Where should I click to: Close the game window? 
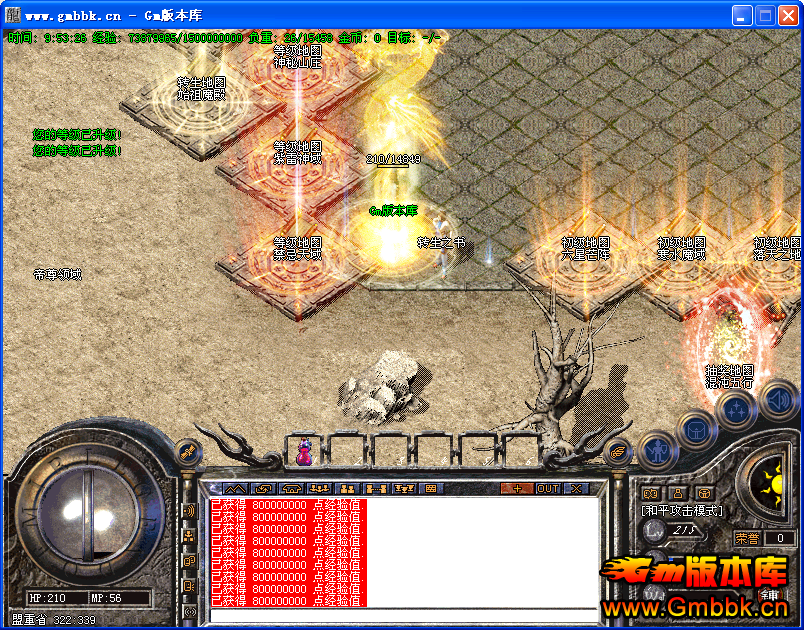(788, 15)
